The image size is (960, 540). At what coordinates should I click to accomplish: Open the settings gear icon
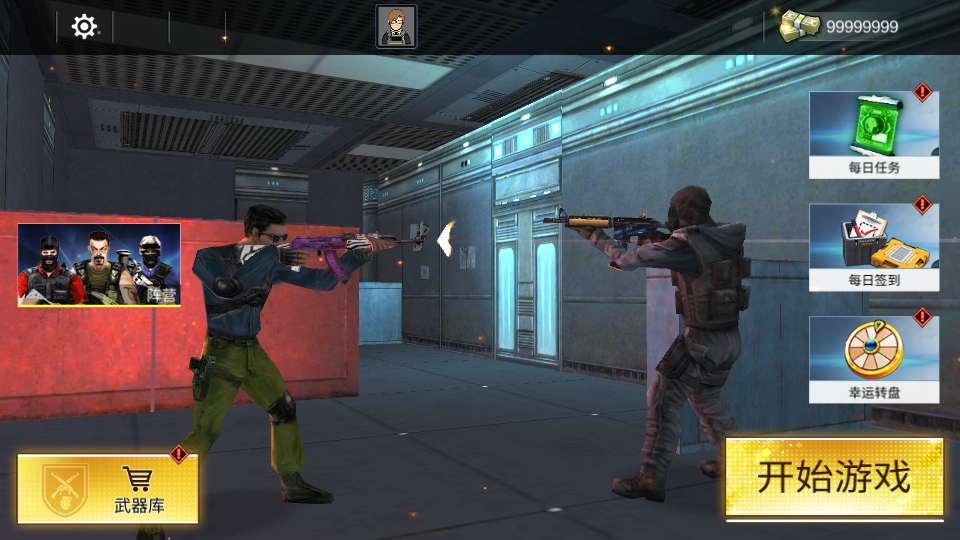click(84, 27)
